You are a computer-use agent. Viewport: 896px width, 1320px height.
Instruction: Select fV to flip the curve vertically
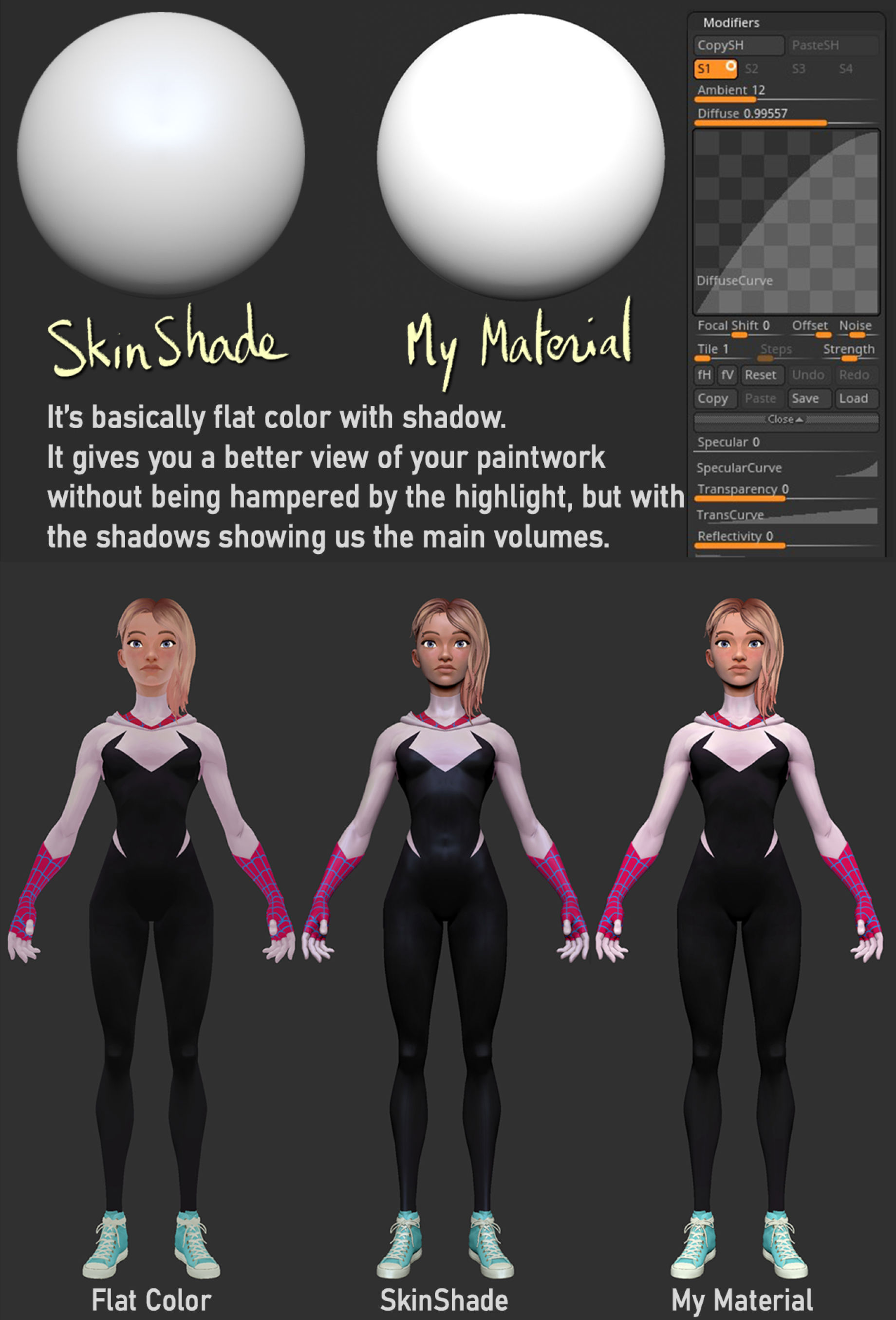728,375
